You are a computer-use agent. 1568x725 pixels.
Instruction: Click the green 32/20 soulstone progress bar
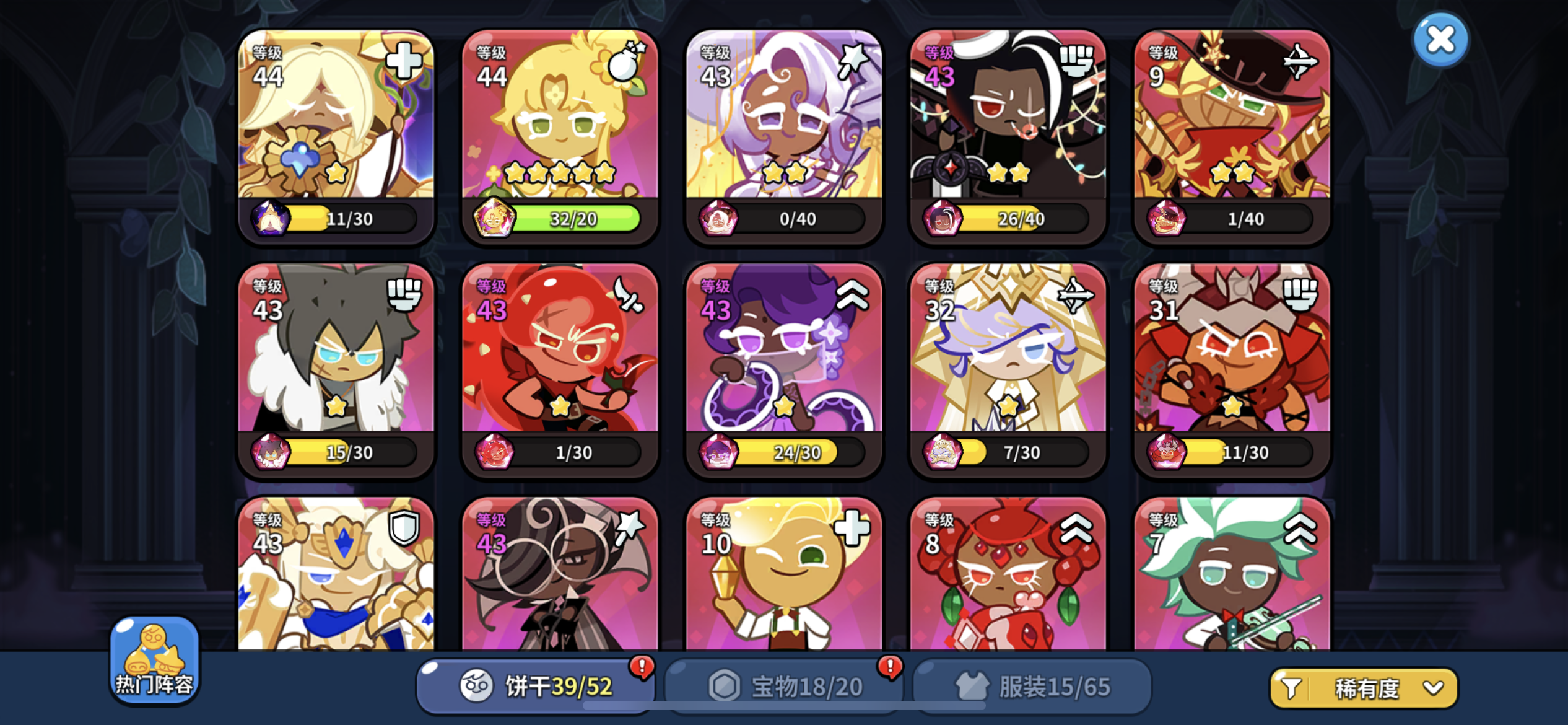pos(575,220)
